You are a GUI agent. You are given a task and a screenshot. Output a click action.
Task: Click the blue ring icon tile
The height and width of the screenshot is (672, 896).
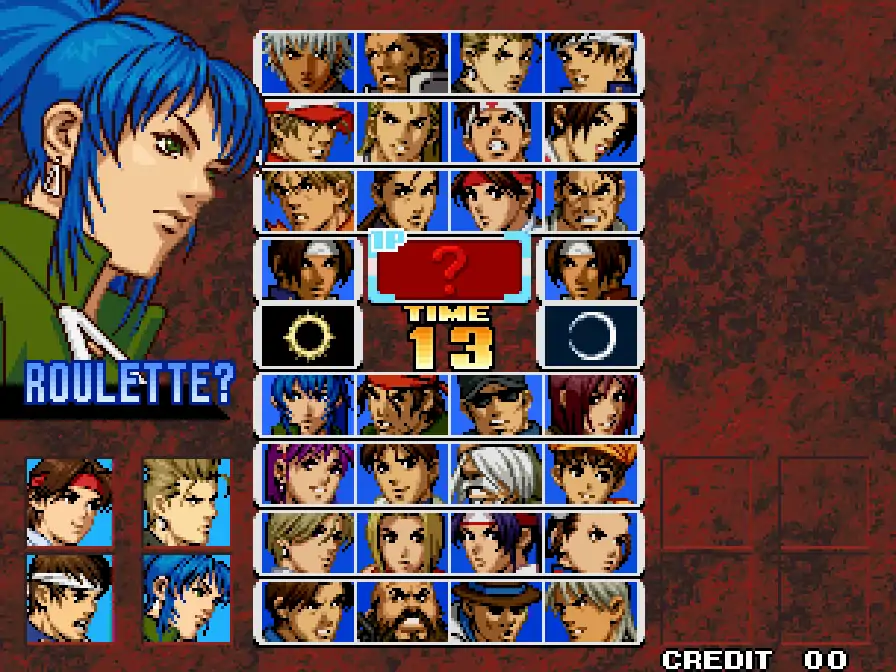(590, 336)
